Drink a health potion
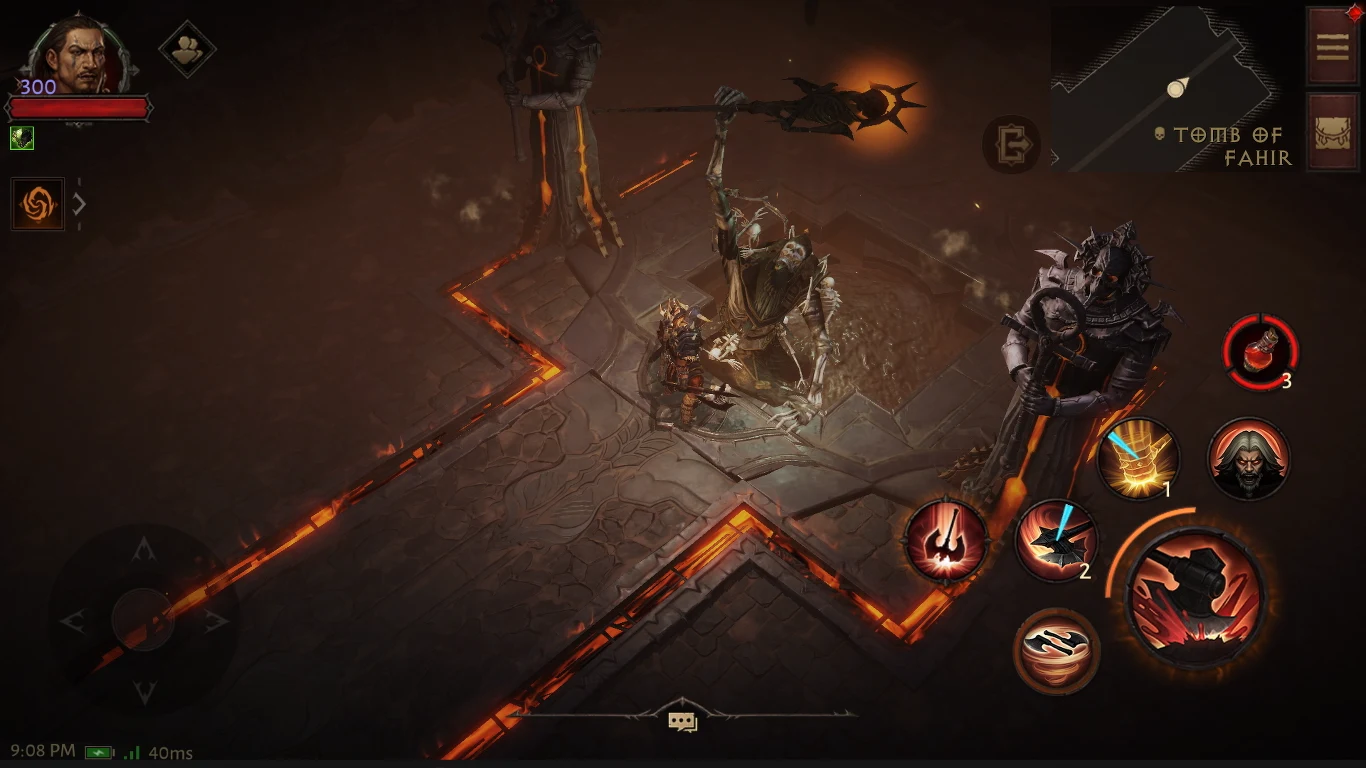 [x=1262, y=352]
